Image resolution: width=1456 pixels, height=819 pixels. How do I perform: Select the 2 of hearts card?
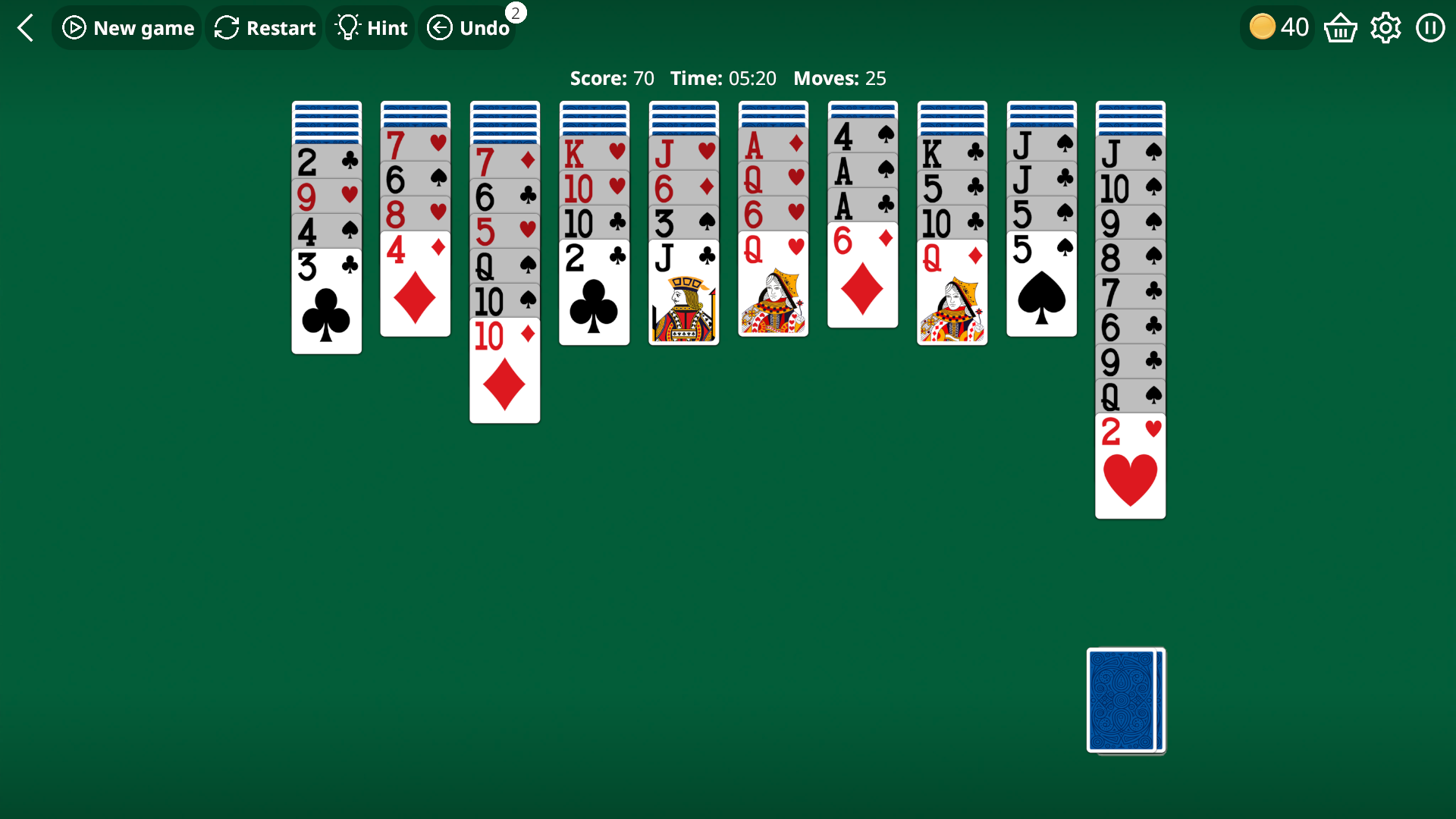coord(1130,466)
